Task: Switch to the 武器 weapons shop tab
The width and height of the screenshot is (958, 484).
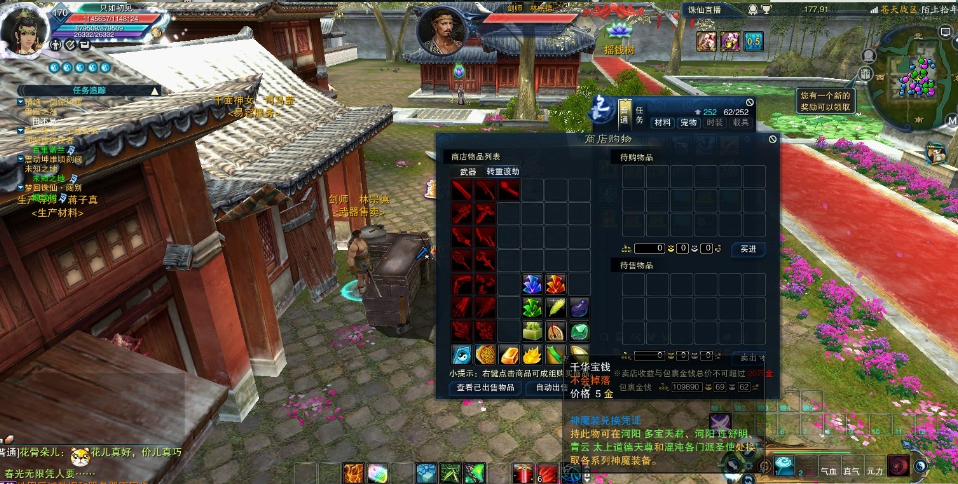Action: pyautogui.click(x=468, y=172)
